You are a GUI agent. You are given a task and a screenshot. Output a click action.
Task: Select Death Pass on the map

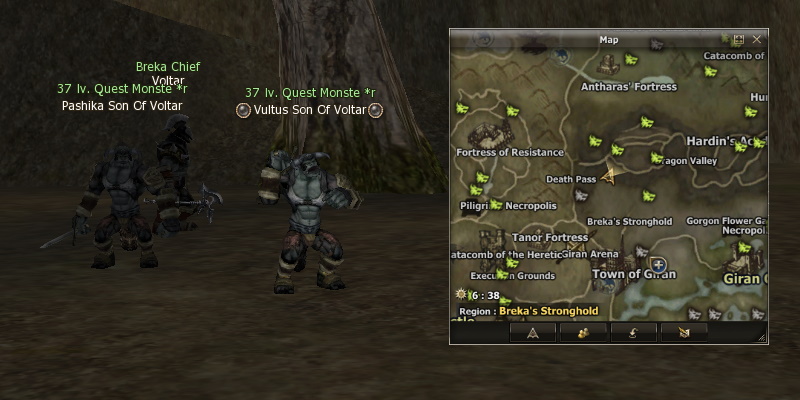coord(571,179)
